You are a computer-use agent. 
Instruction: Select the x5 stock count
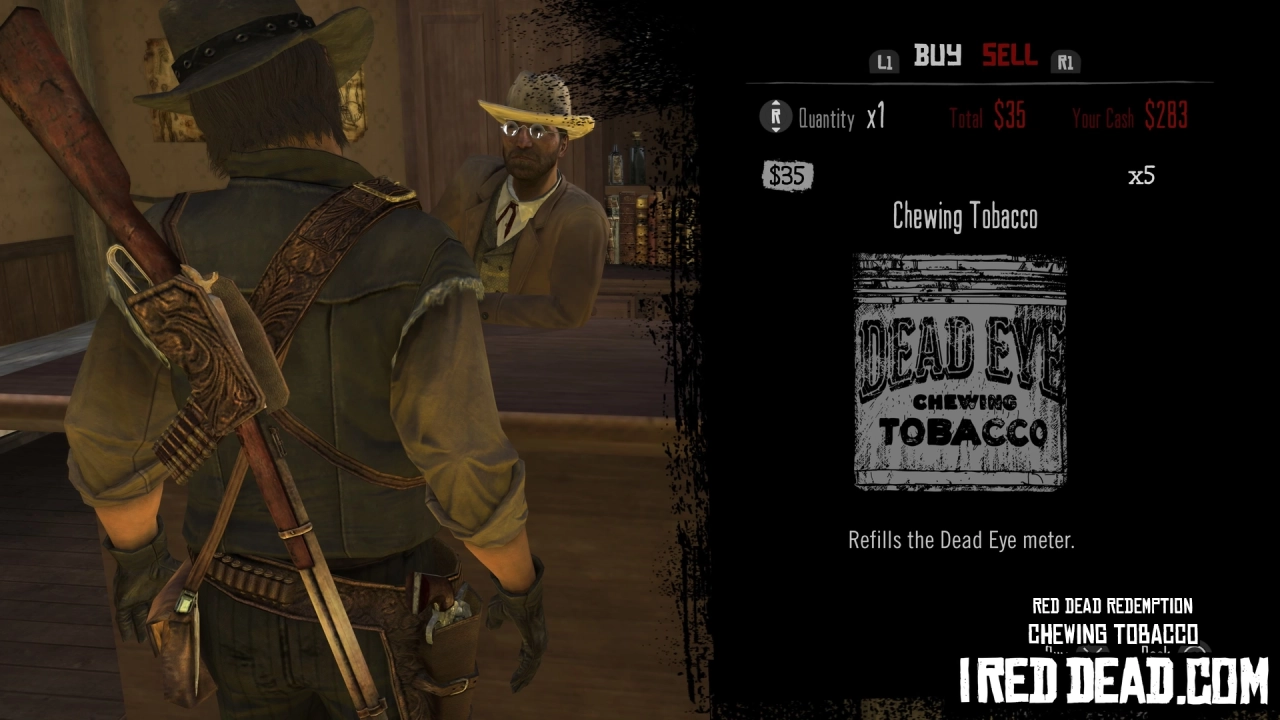[x=1143, y=176]
